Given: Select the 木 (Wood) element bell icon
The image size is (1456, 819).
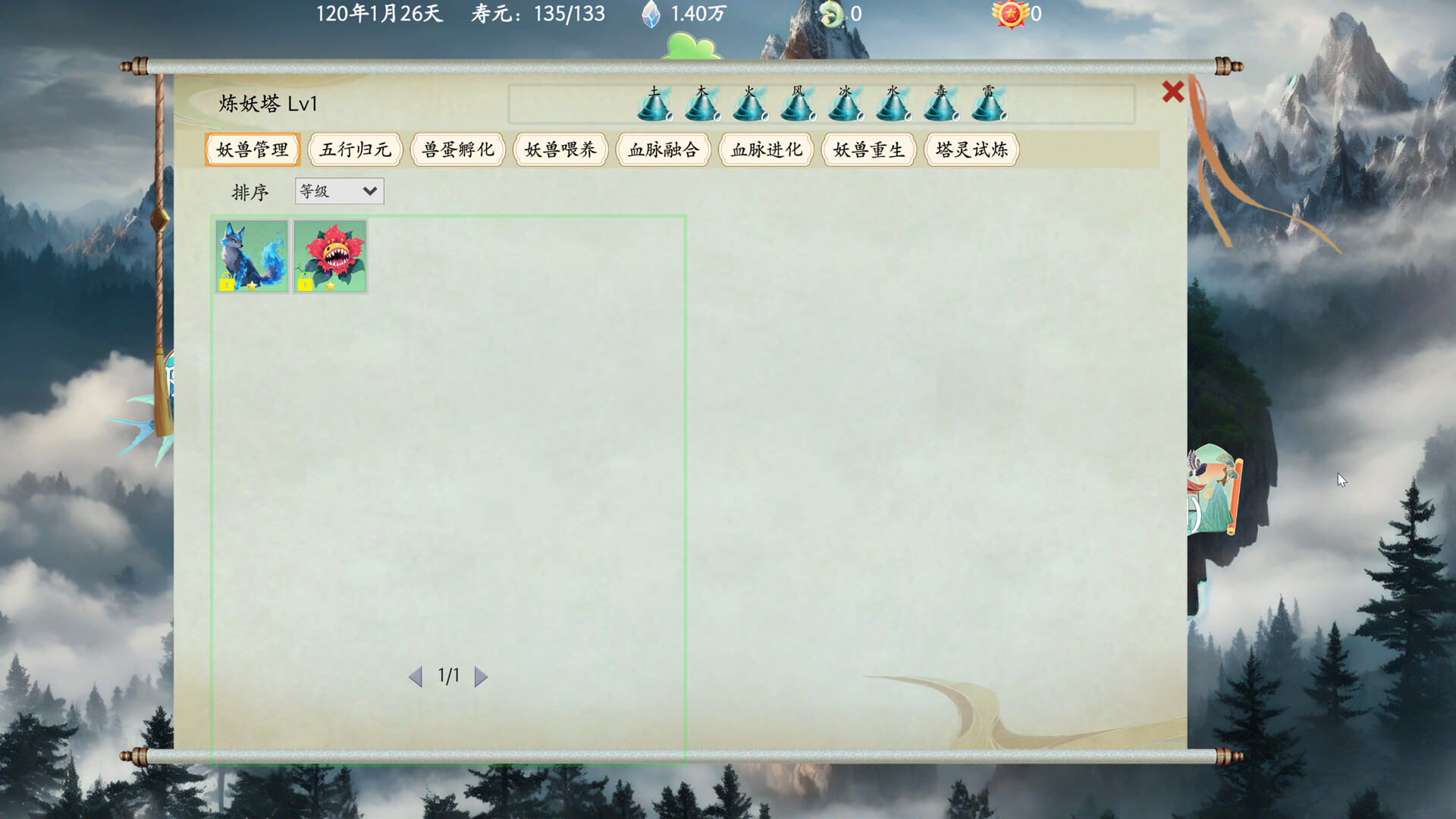Looking at the screenshot, I should [701, 106].
